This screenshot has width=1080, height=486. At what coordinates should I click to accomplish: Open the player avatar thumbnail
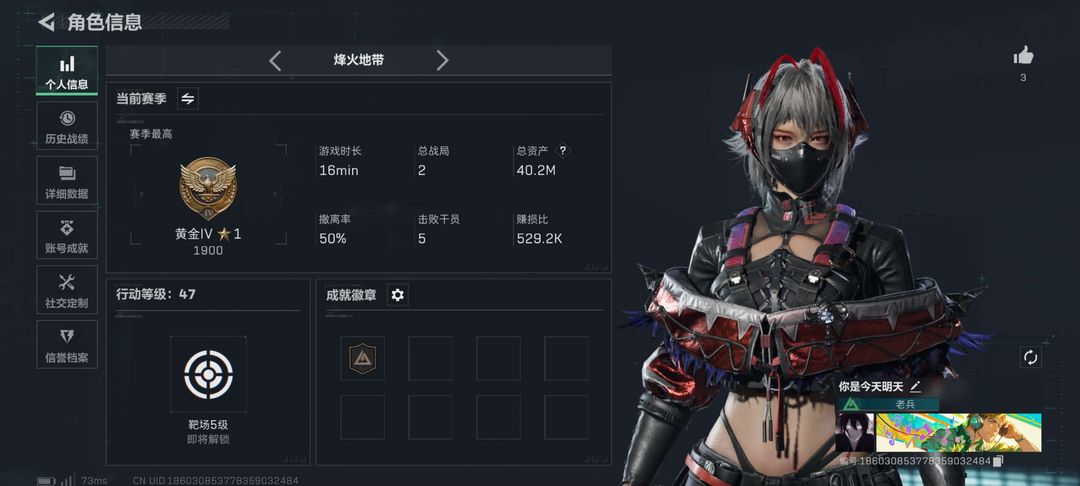tap(854, 433)
